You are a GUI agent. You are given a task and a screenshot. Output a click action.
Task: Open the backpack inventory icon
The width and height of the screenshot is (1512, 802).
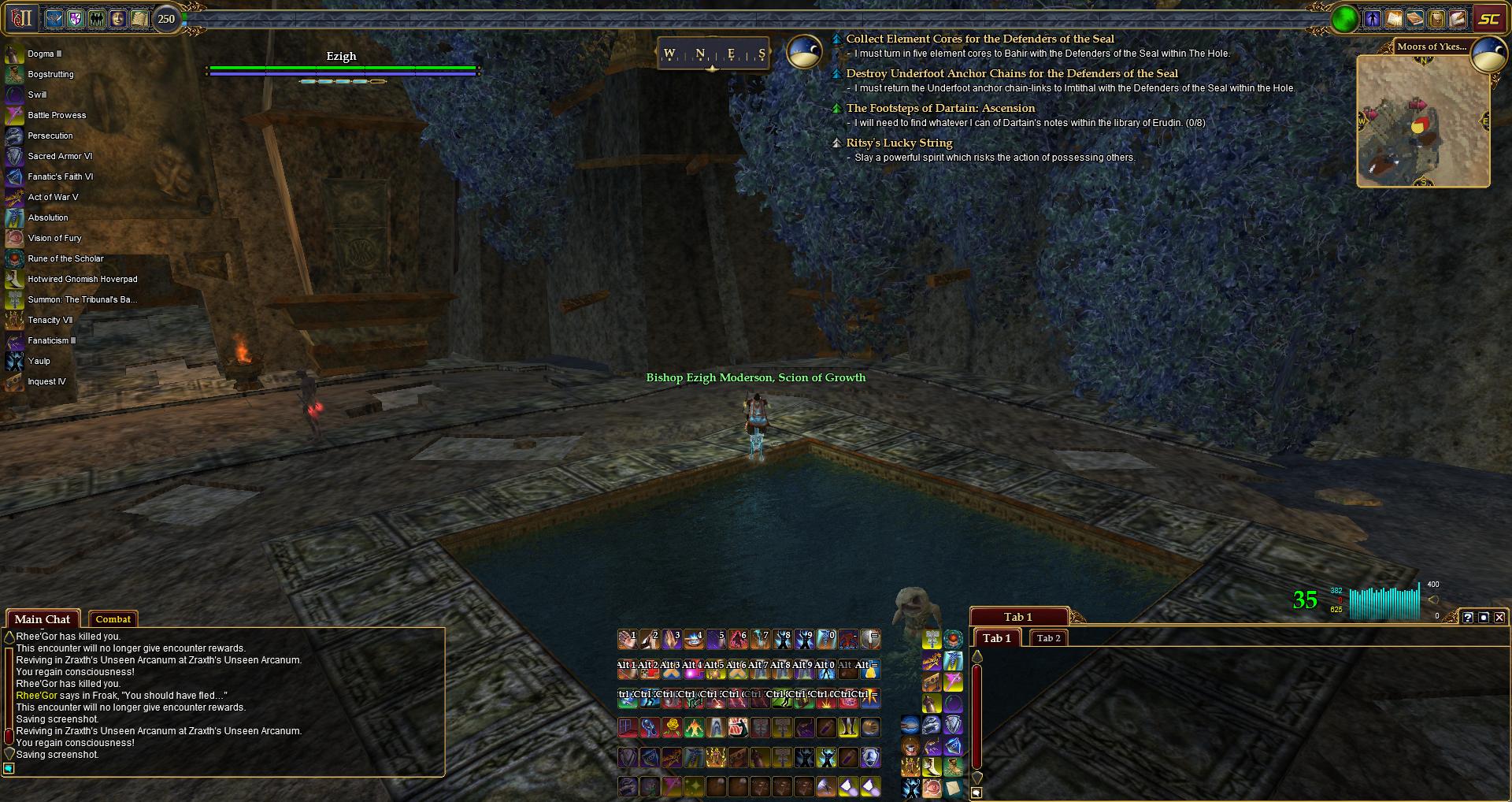(1436, 19)
